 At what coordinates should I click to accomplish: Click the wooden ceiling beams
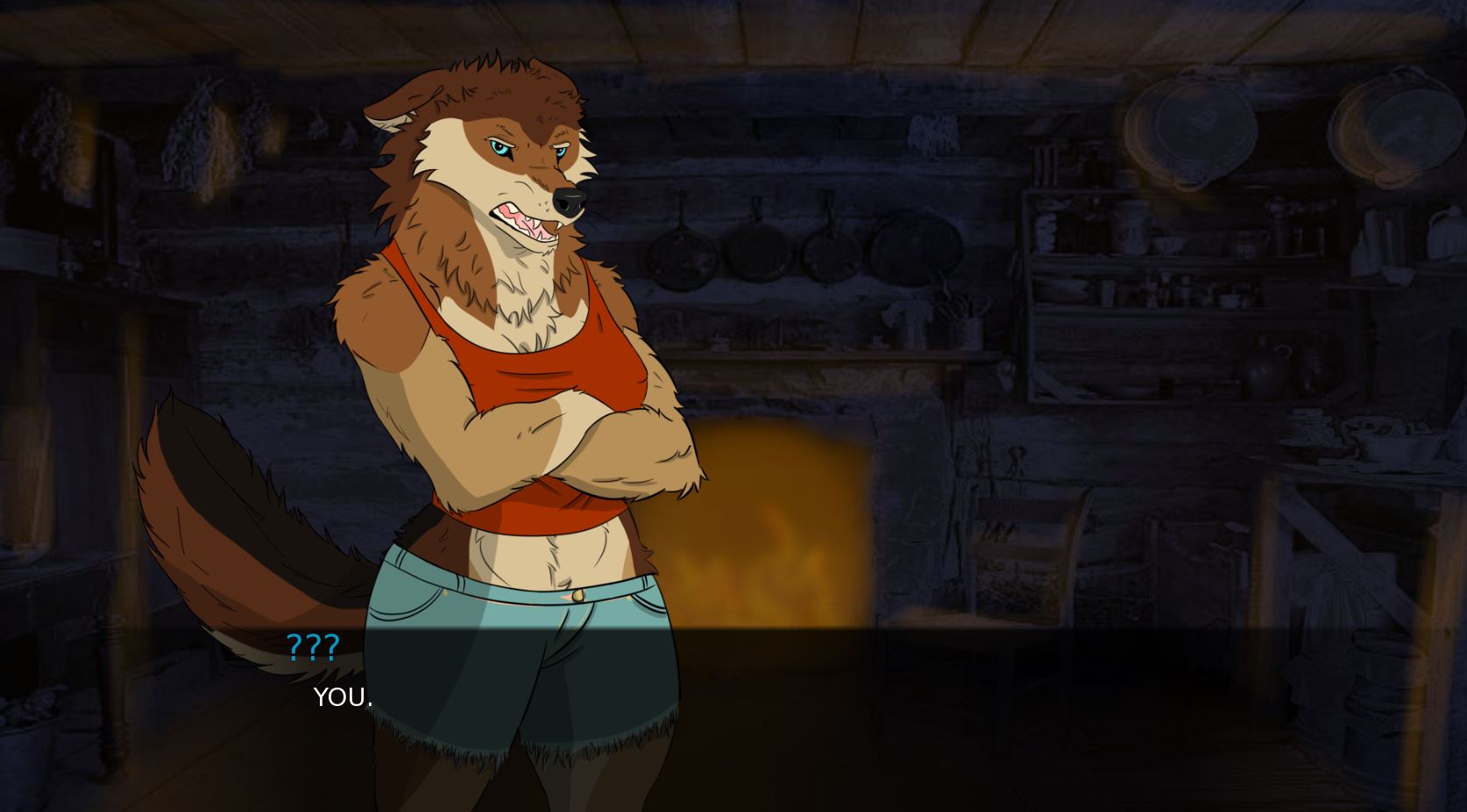pos(789,26)
